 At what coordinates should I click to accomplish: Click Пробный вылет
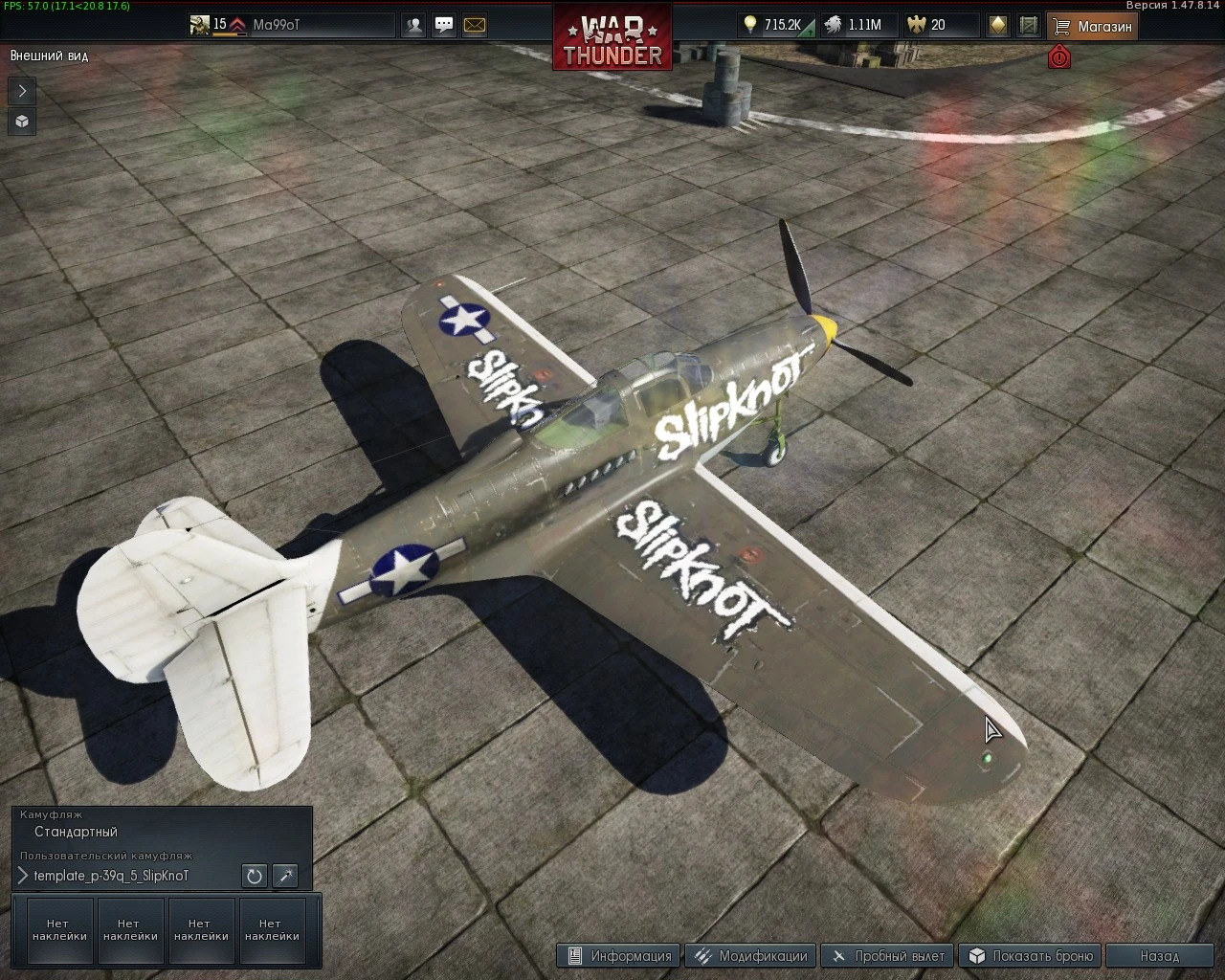(888, 955)
